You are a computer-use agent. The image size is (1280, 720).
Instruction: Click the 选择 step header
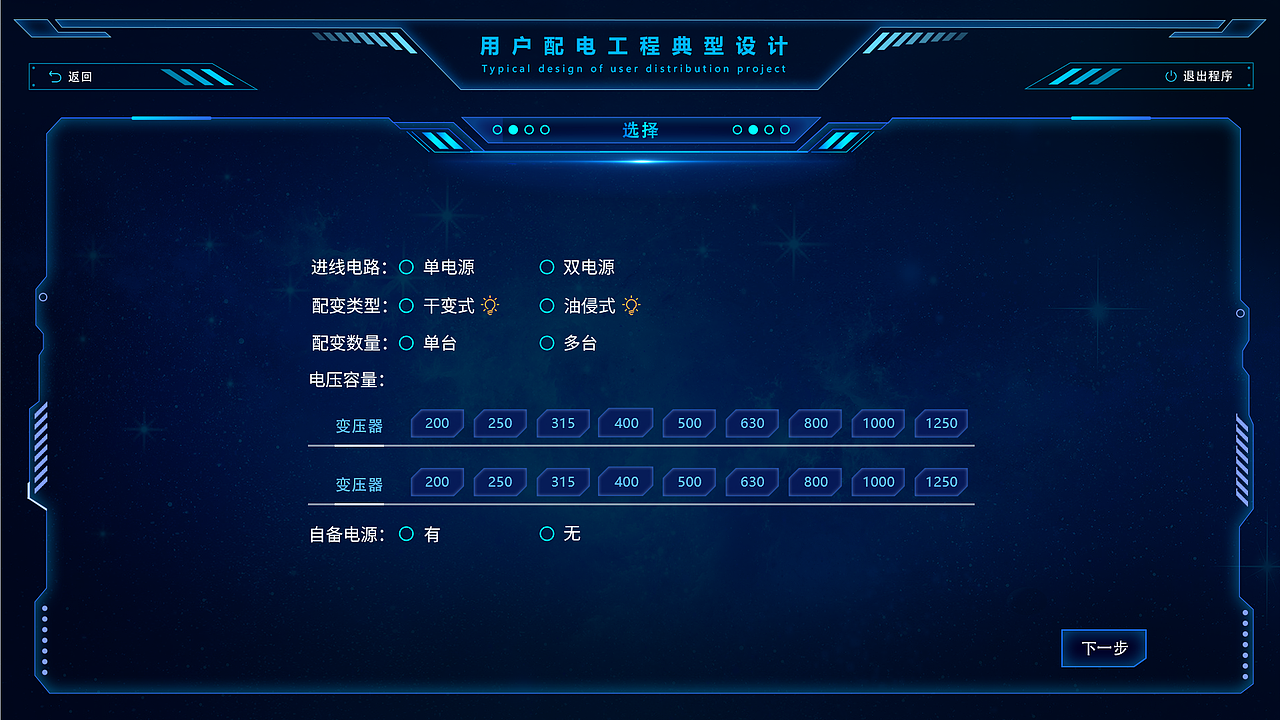(x=640, y=129)
